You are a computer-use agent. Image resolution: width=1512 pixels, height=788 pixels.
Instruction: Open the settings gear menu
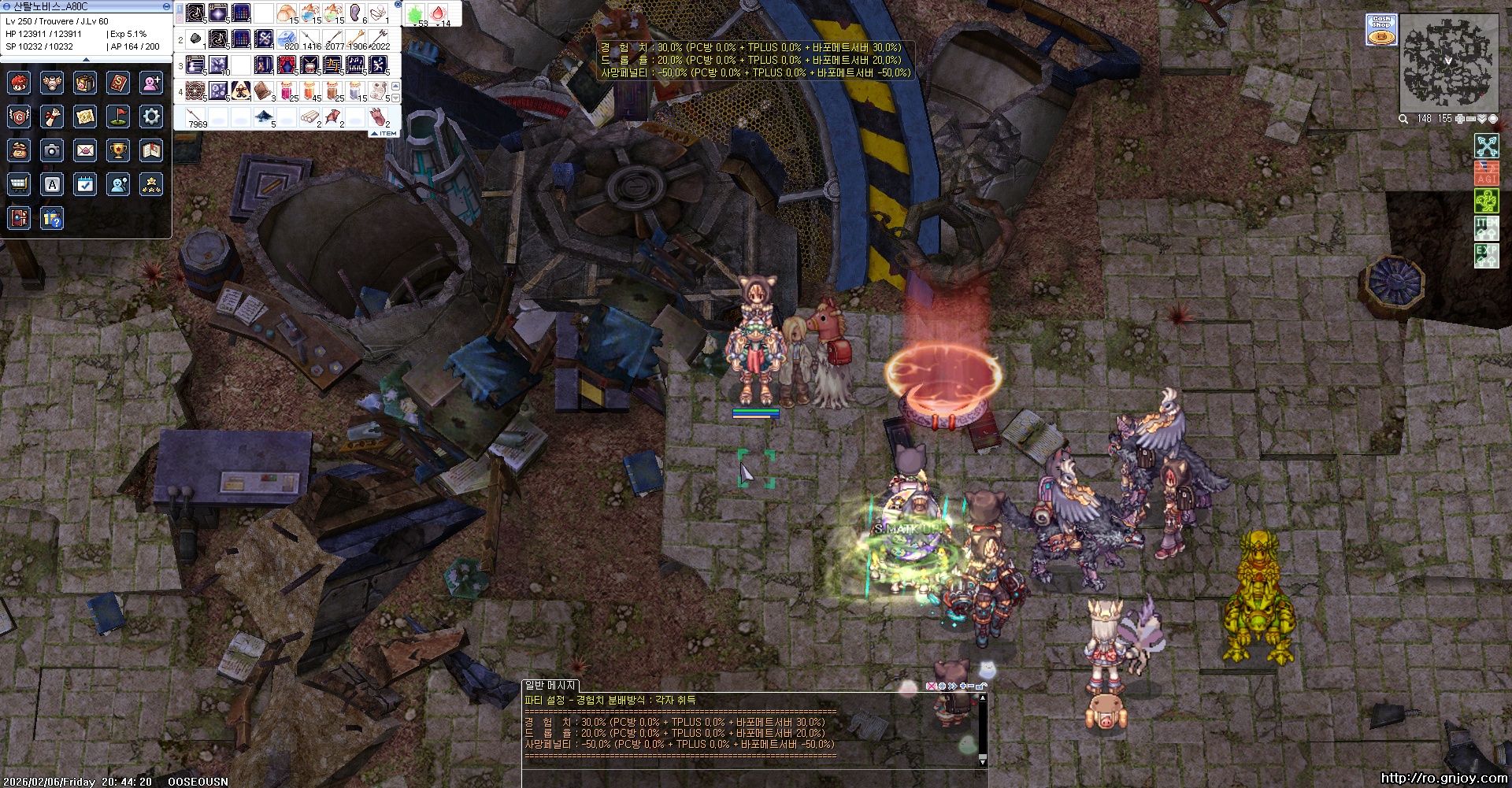pyautogui.click(x=151, y=117)
